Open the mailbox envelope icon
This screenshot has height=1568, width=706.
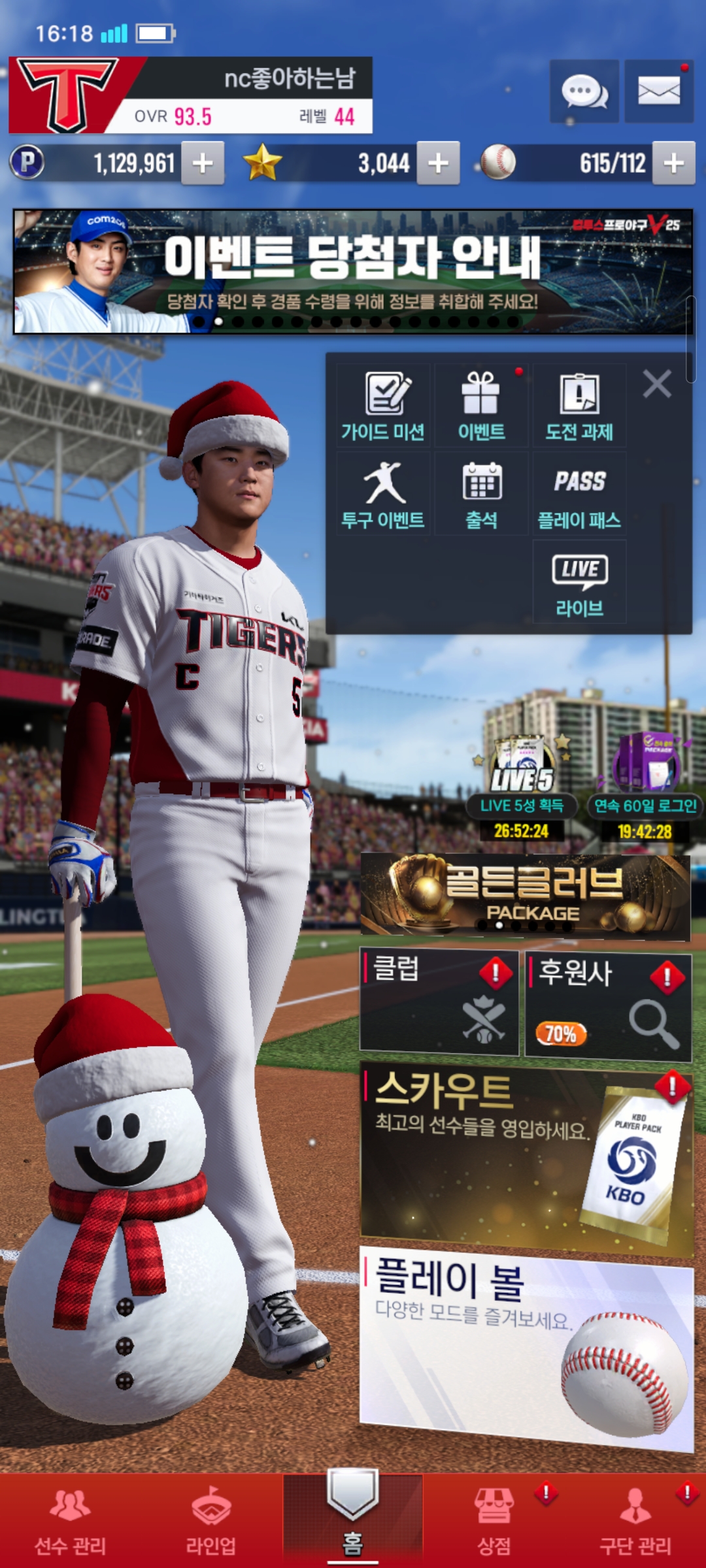click(659, 91)
